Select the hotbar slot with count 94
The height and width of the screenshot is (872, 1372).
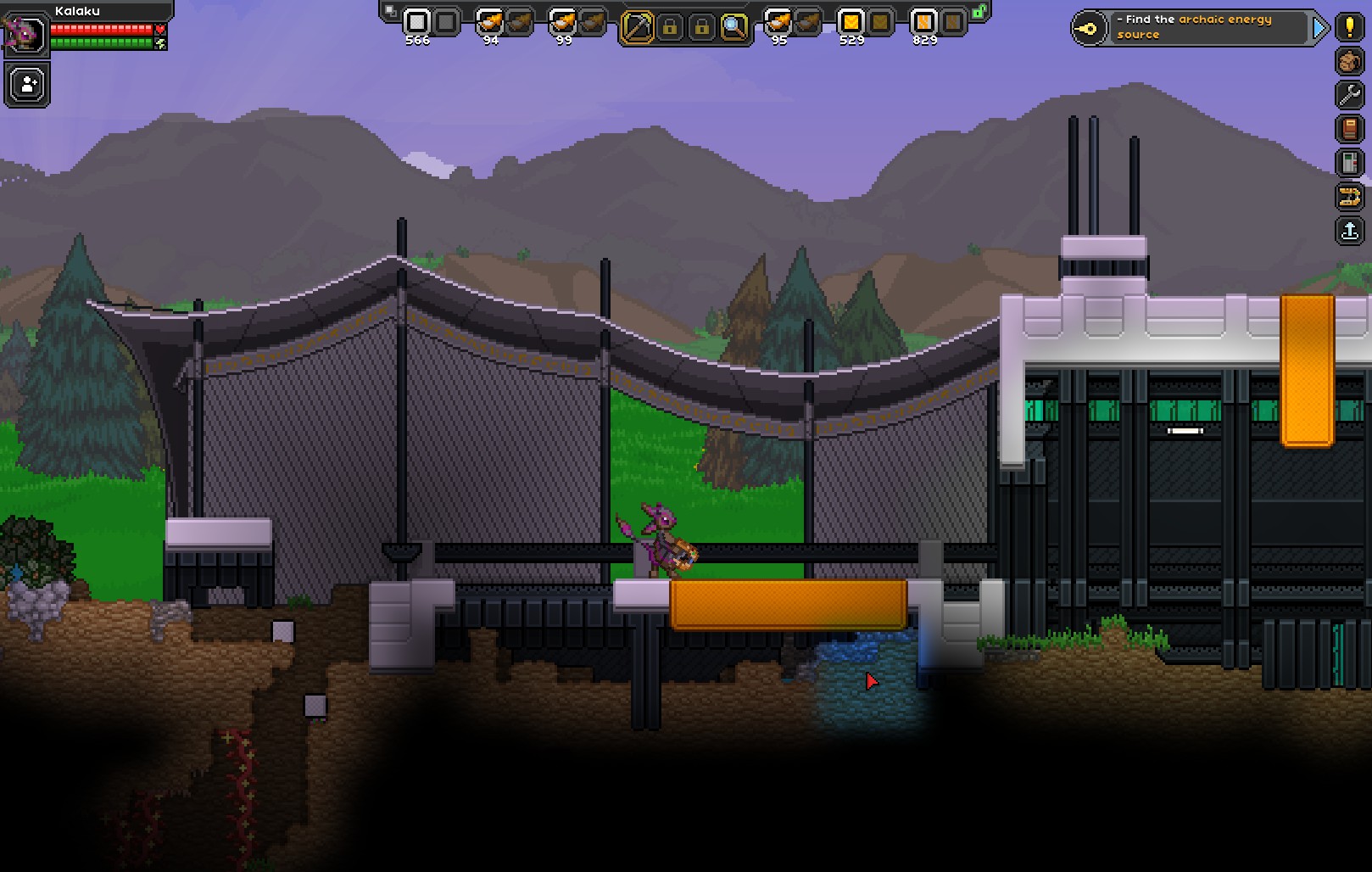click(490, 22)
